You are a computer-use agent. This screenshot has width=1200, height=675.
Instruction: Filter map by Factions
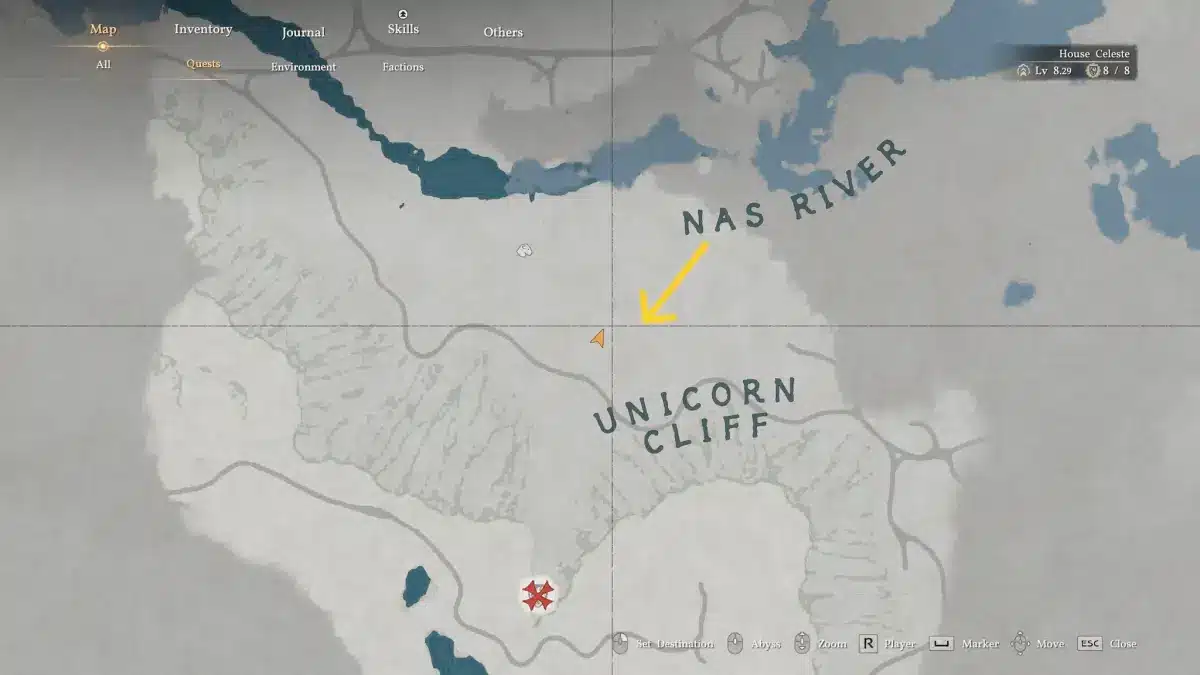pos(402,67)
